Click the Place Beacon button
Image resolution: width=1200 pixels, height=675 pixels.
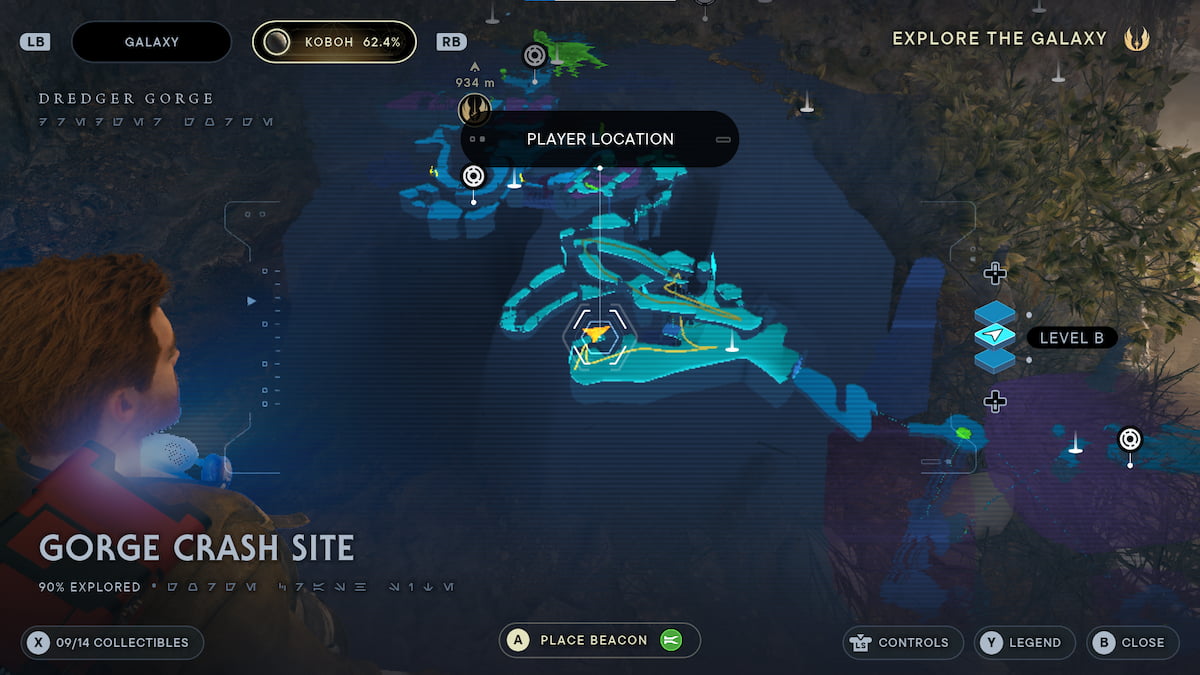[599, 640]
